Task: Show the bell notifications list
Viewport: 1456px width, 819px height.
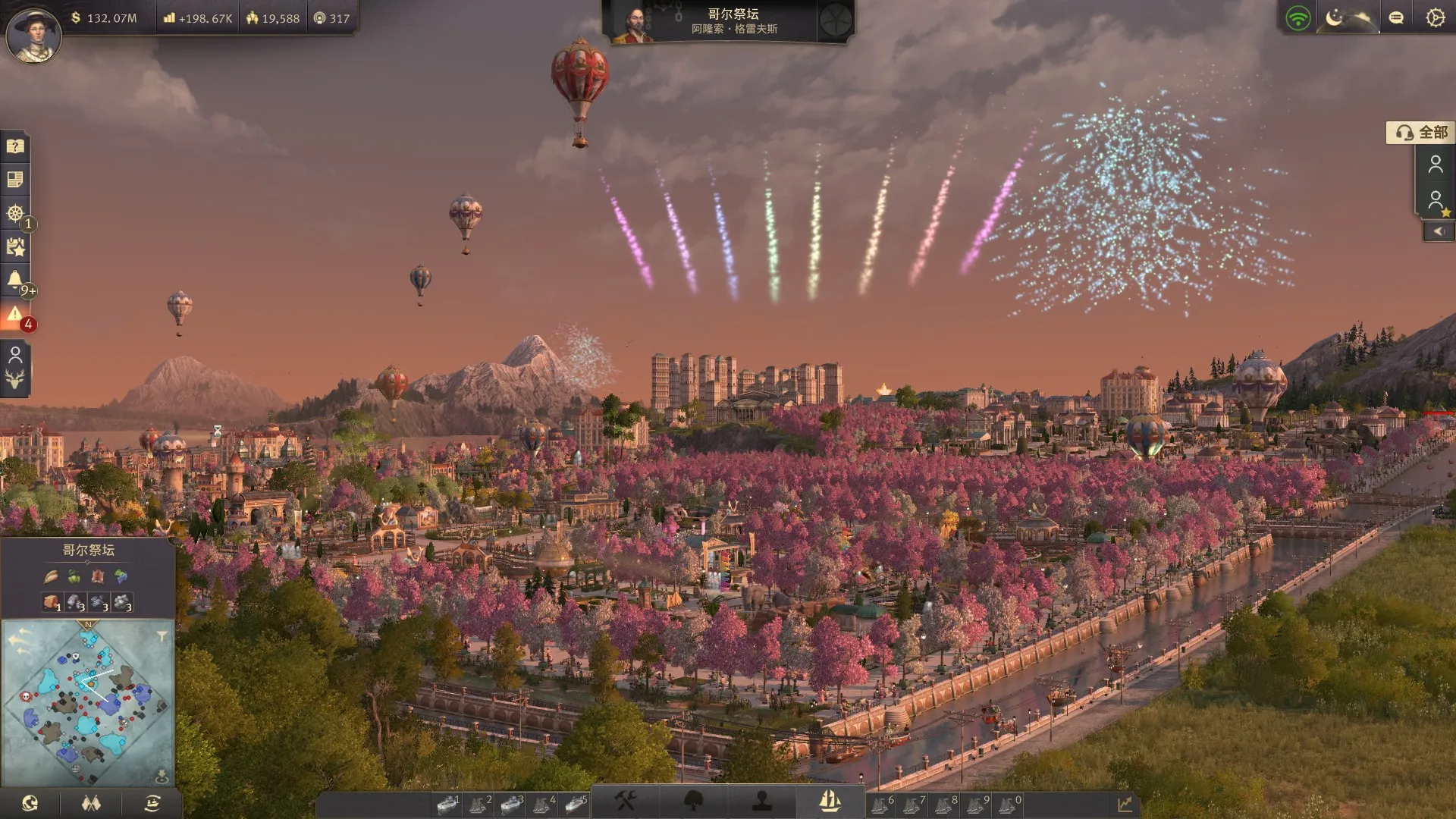Action: (x=15, y=280)
